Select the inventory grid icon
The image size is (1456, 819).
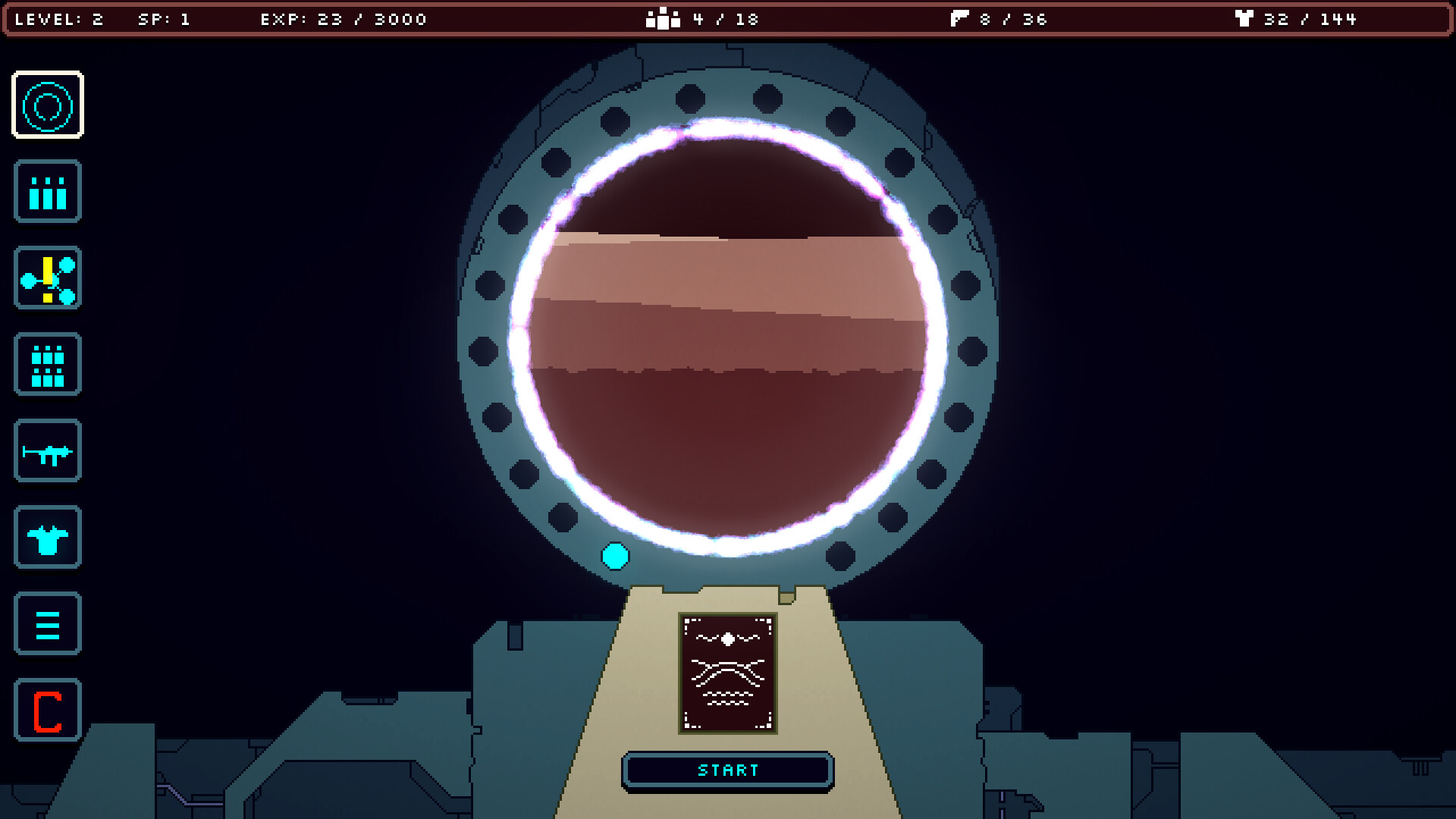tap(48, 365)
